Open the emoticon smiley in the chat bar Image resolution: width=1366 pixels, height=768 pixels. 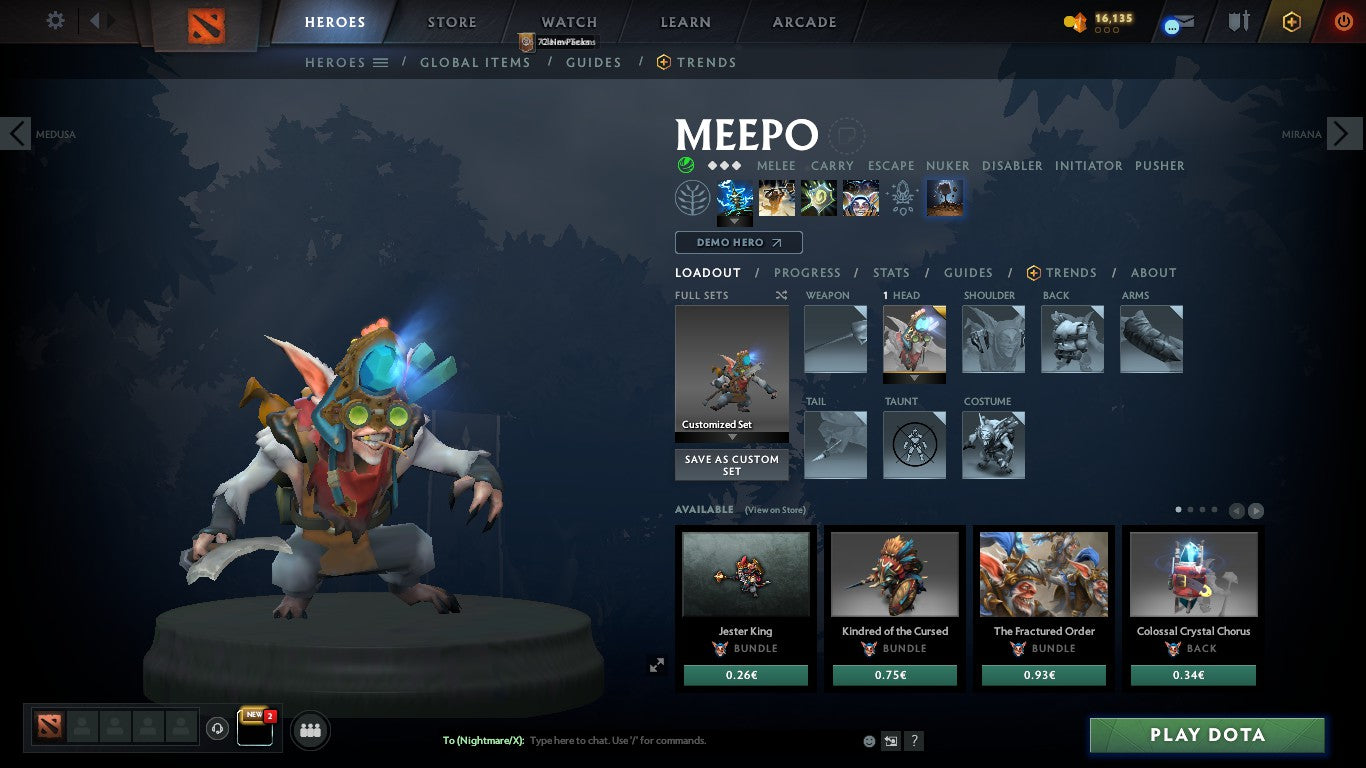coord(868,740)
